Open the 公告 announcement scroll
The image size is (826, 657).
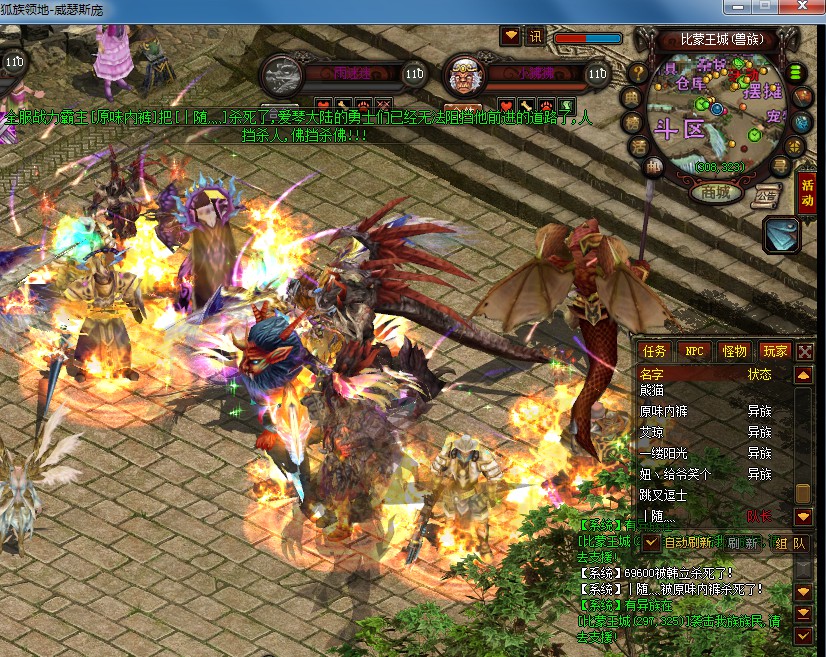click(x=767, y=193)
